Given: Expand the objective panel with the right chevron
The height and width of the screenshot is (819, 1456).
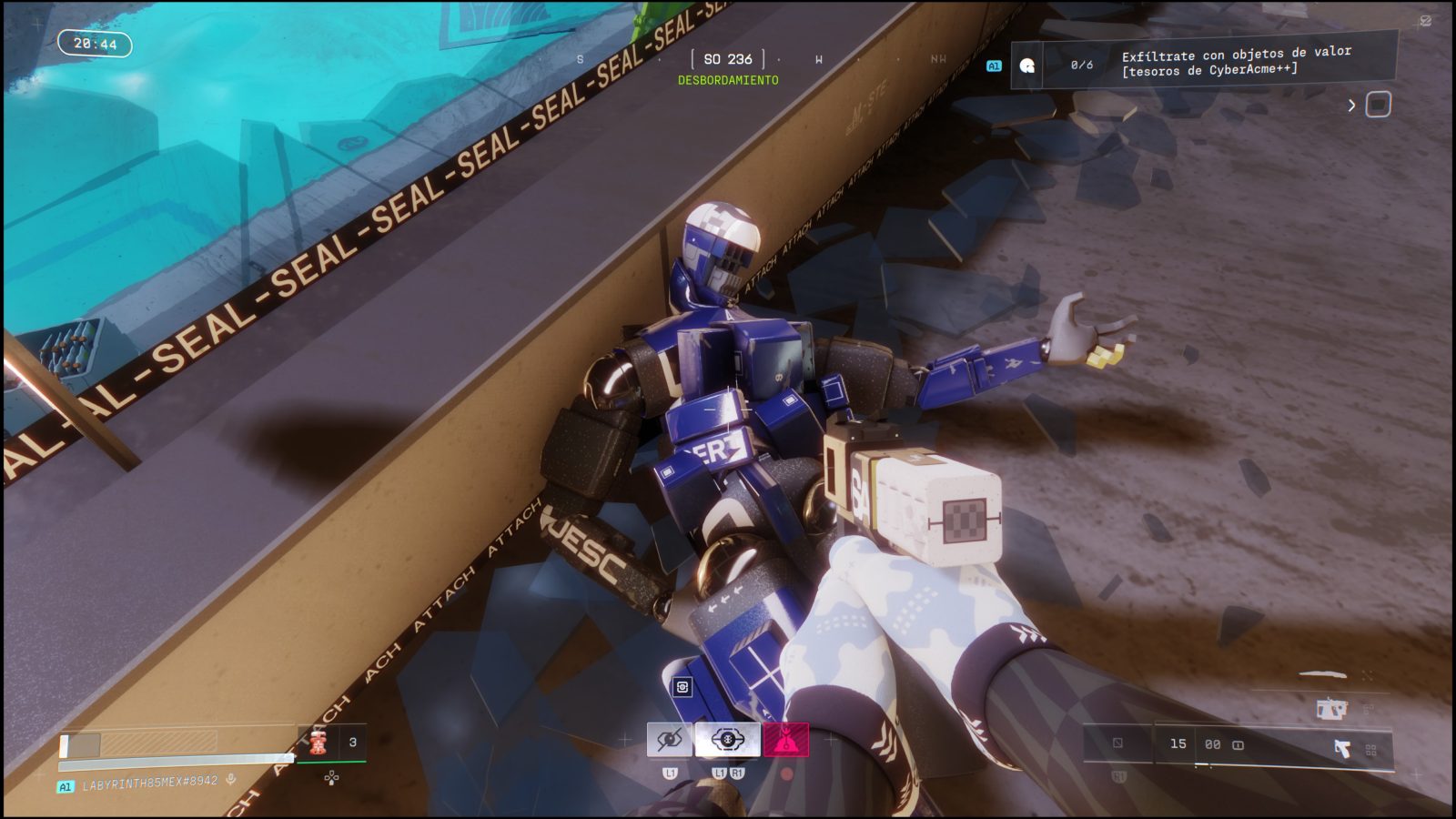Looking at the screenshot, I should pos(1352,103).
